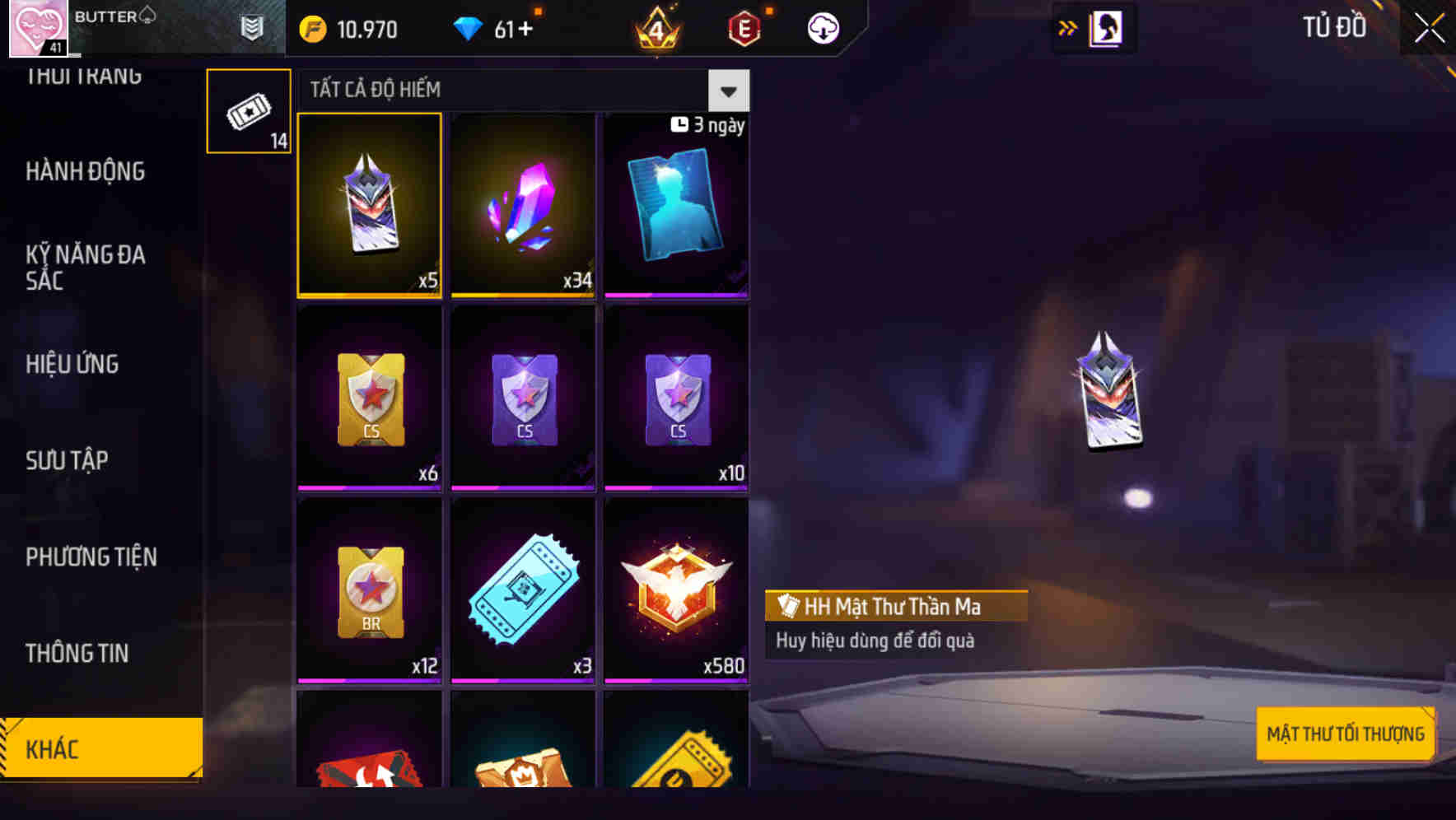Expand the player badge next to BUTTER name

(251, 27)
